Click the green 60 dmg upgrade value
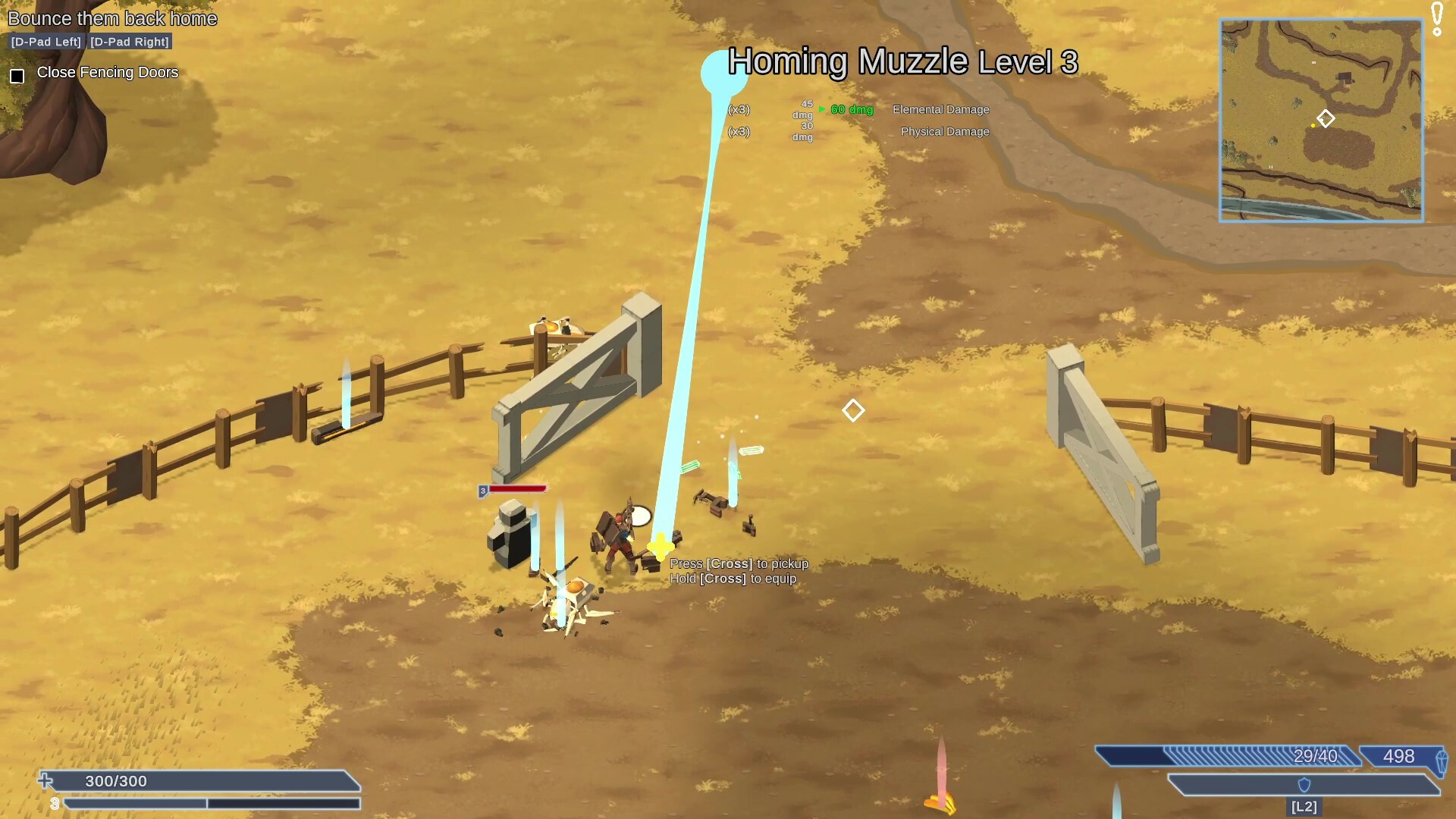 tap(851, 109)
